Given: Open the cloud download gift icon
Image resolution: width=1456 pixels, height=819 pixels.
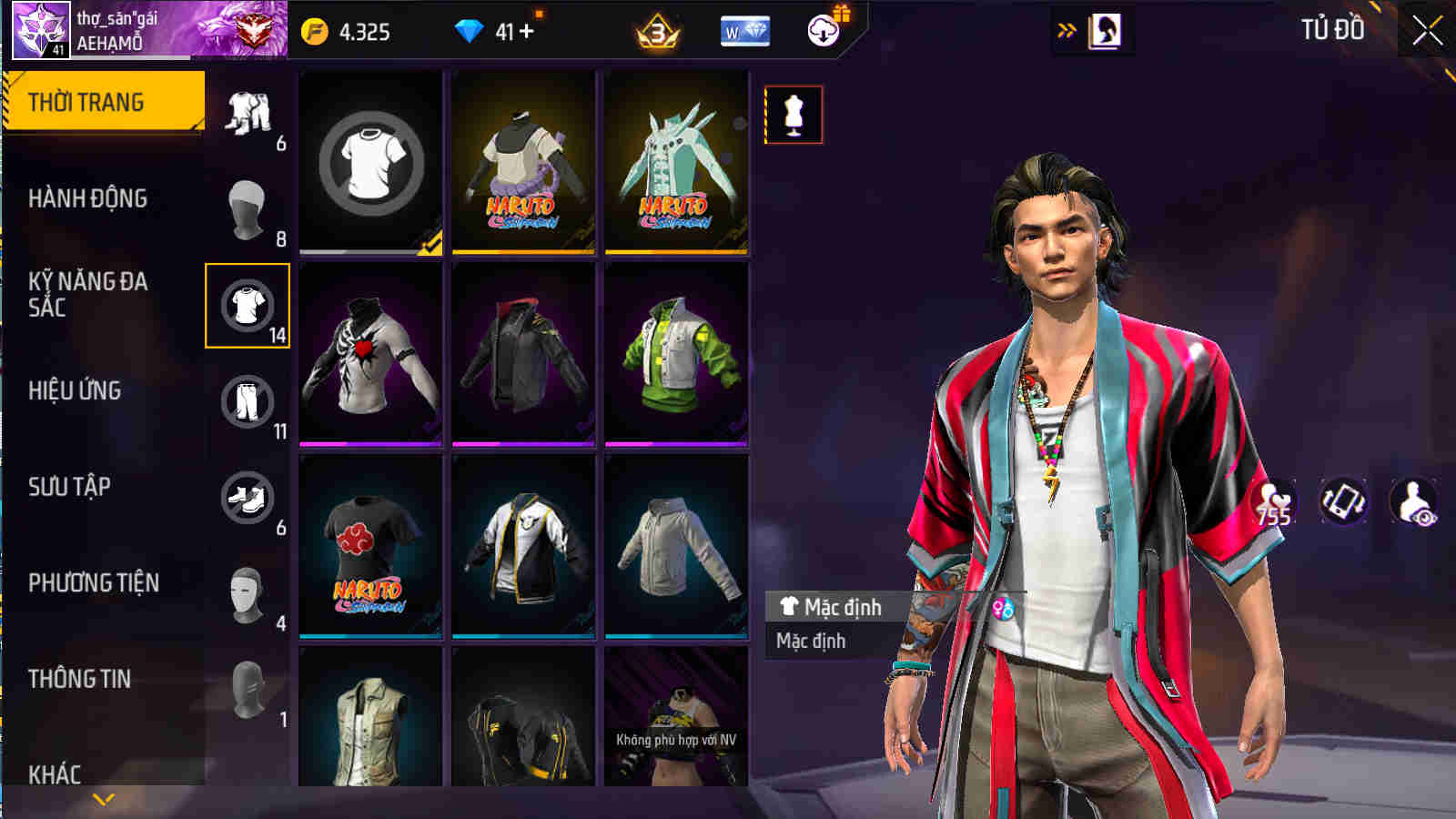Looking at the screenshot, I should 822,29.
